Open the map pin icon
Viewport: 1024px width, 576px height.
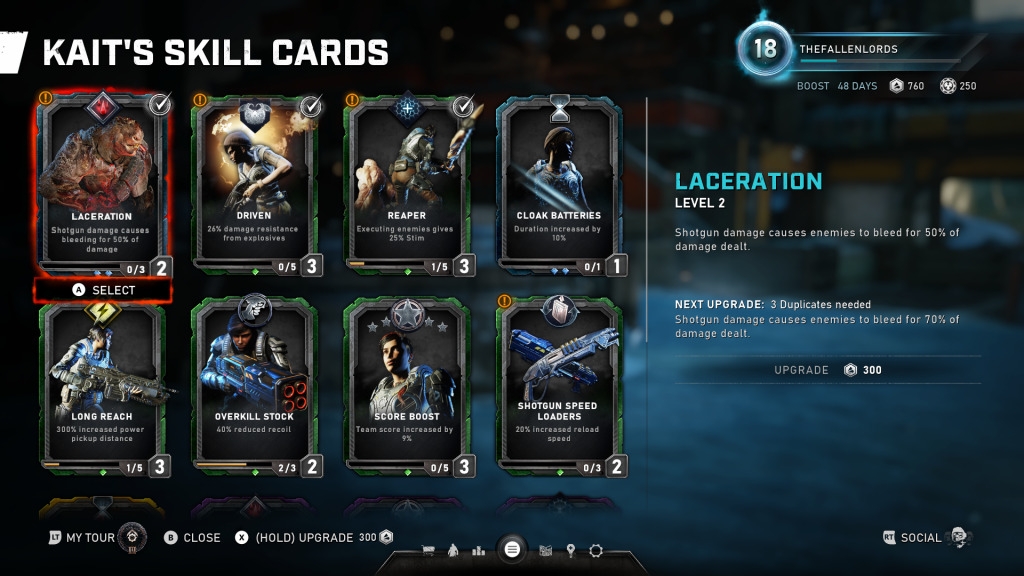pos(571,550)
